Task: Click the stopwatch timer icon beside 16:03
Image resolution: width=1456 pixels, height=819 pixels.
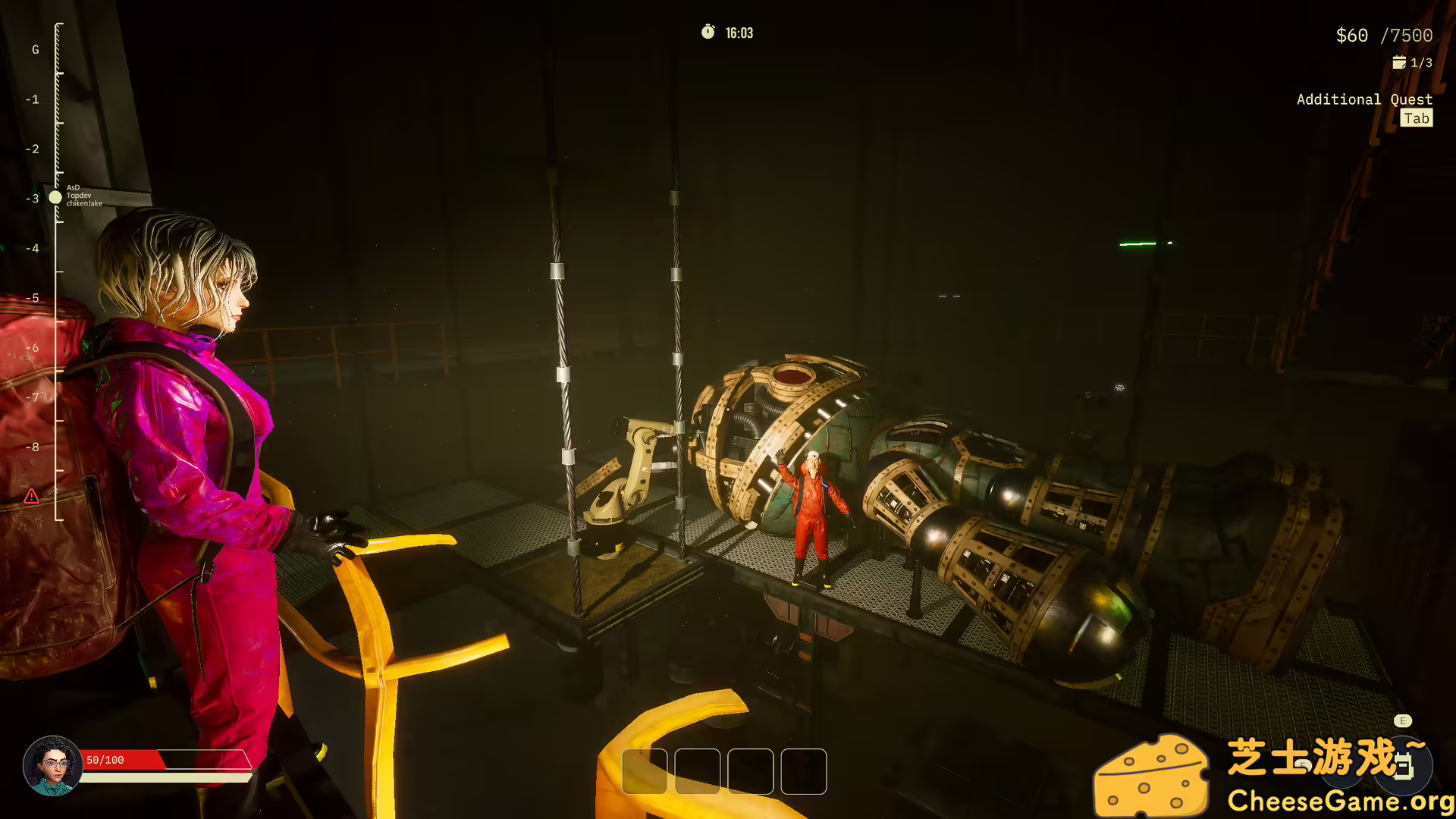Action: tap(706, 33)
